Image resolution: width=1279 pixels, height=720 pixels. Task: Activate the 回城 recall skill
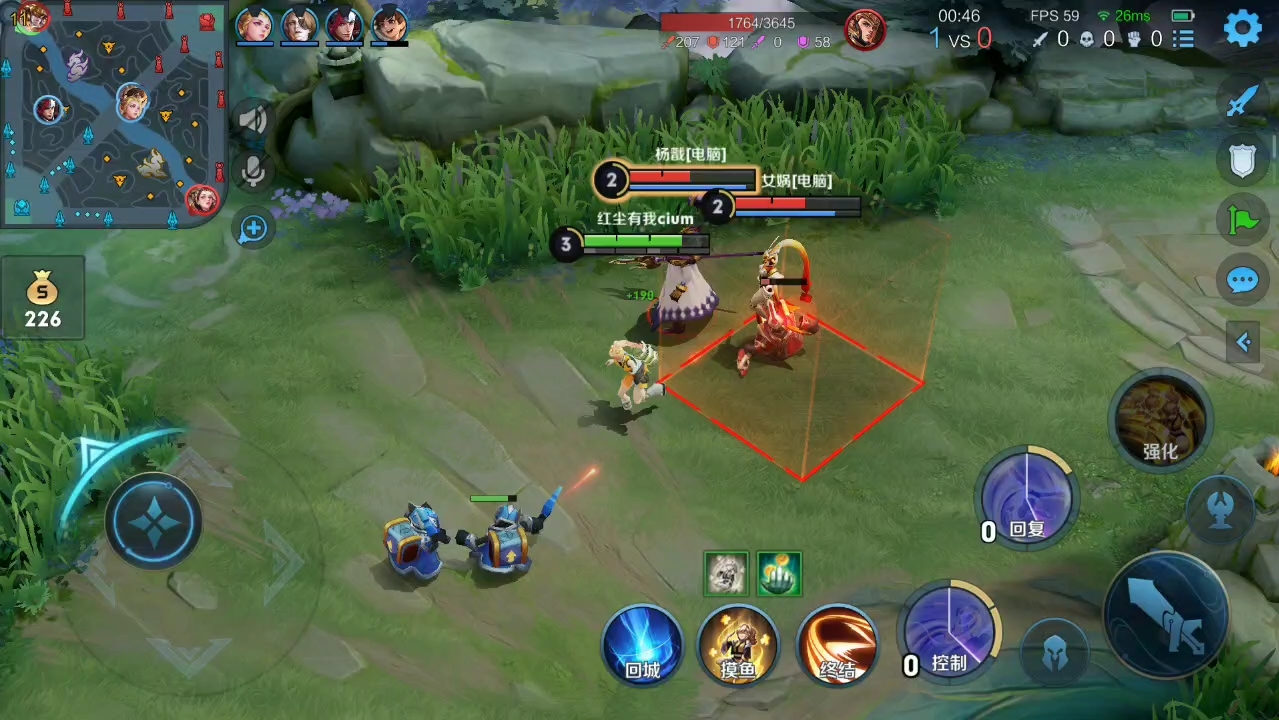[x=642, y=645]
